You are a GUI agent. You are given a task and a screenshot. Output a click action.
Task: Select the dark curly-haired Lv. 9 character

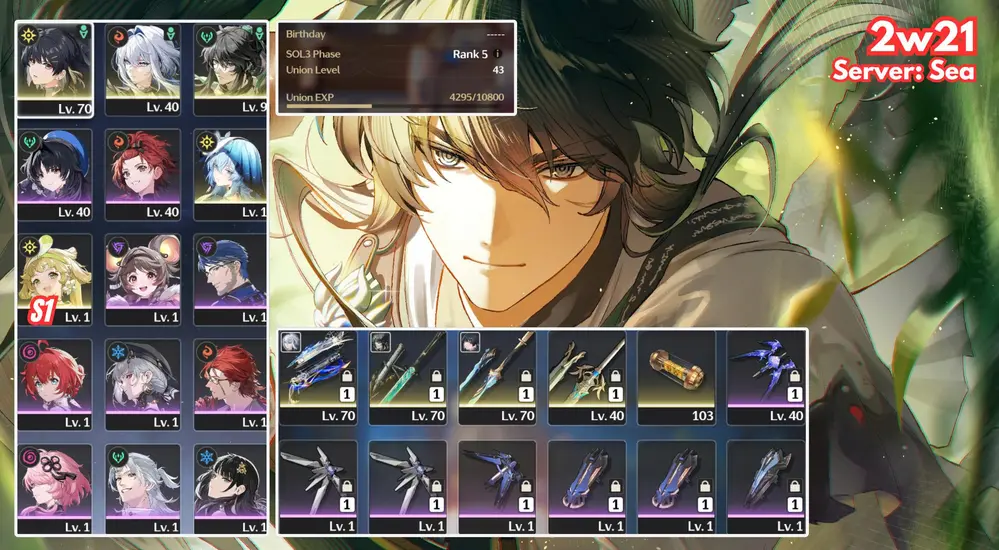[x=231, y=65]
